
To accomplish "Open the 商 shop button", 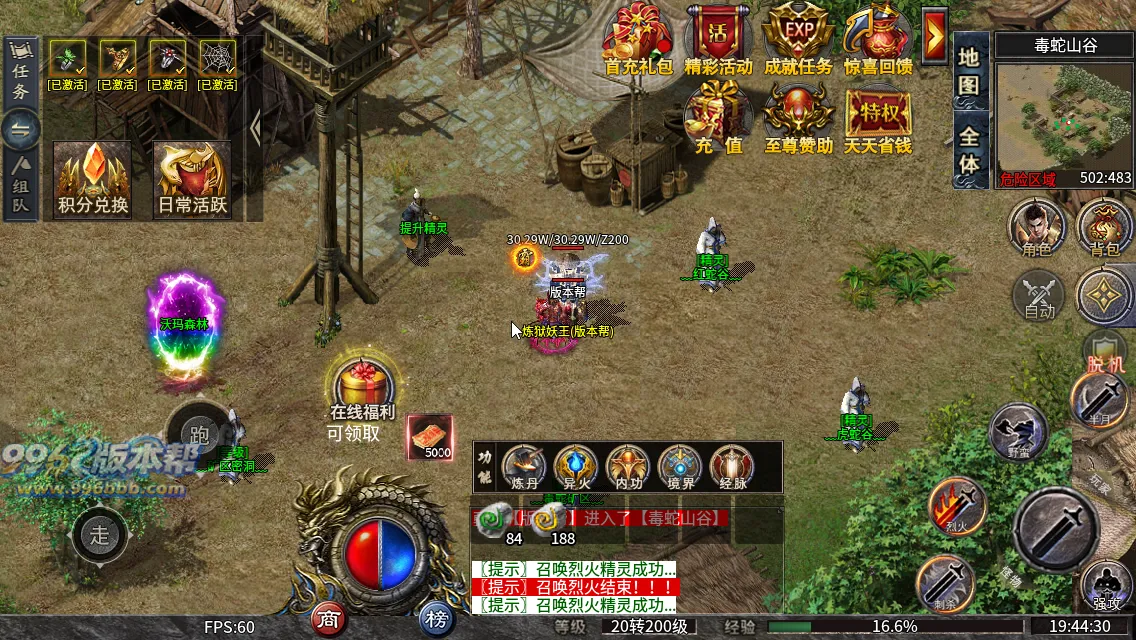I will click(327, 619).
